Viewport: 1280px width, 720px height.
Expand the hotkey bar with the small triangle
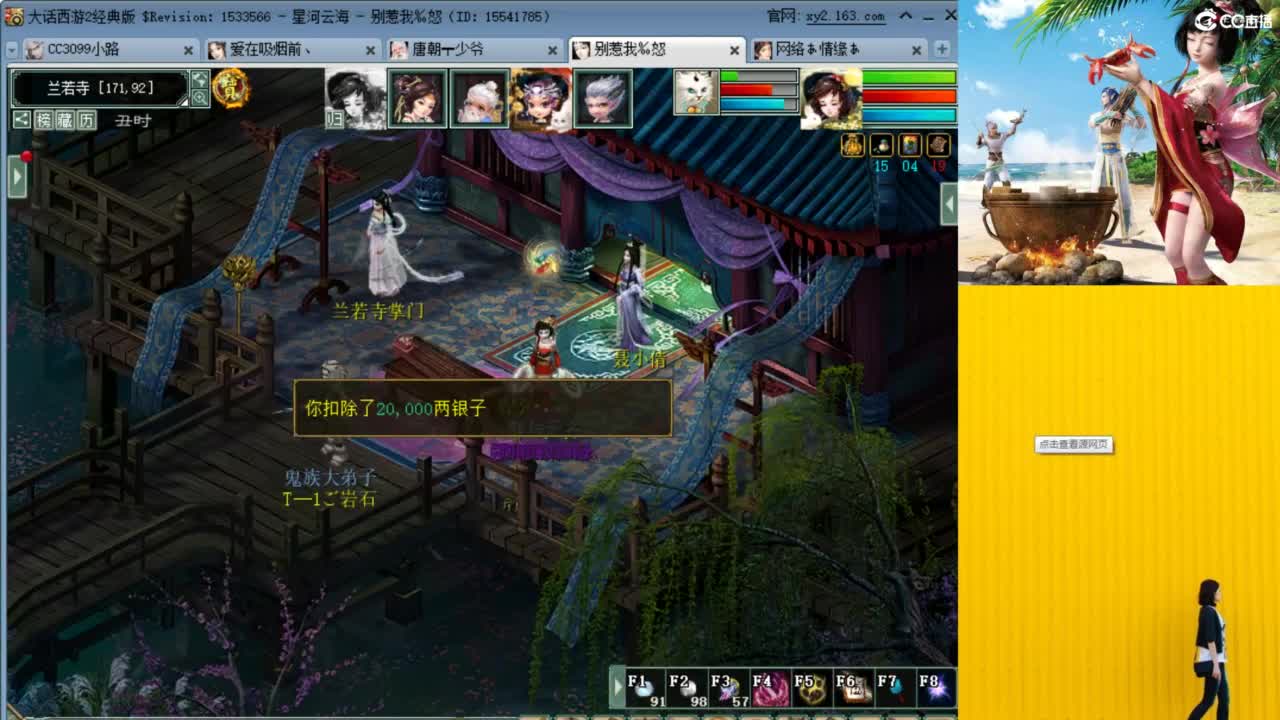click(618, 687)
